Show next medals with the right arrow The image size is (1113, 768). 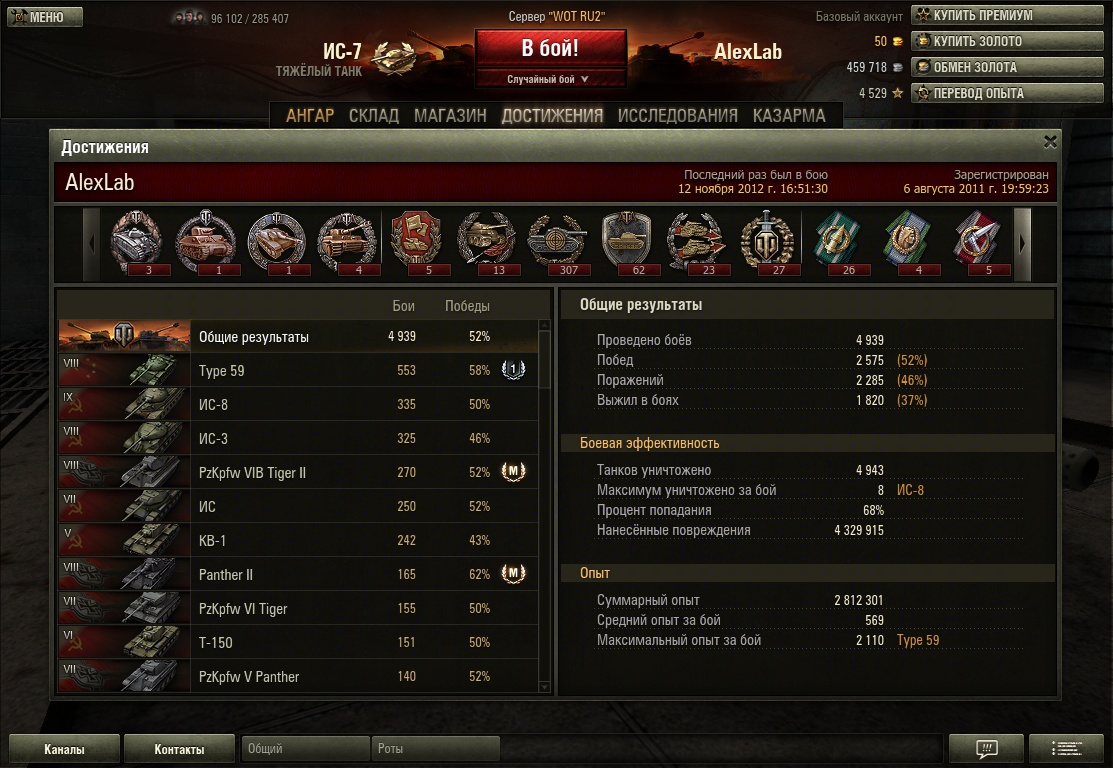(1024, 243)
